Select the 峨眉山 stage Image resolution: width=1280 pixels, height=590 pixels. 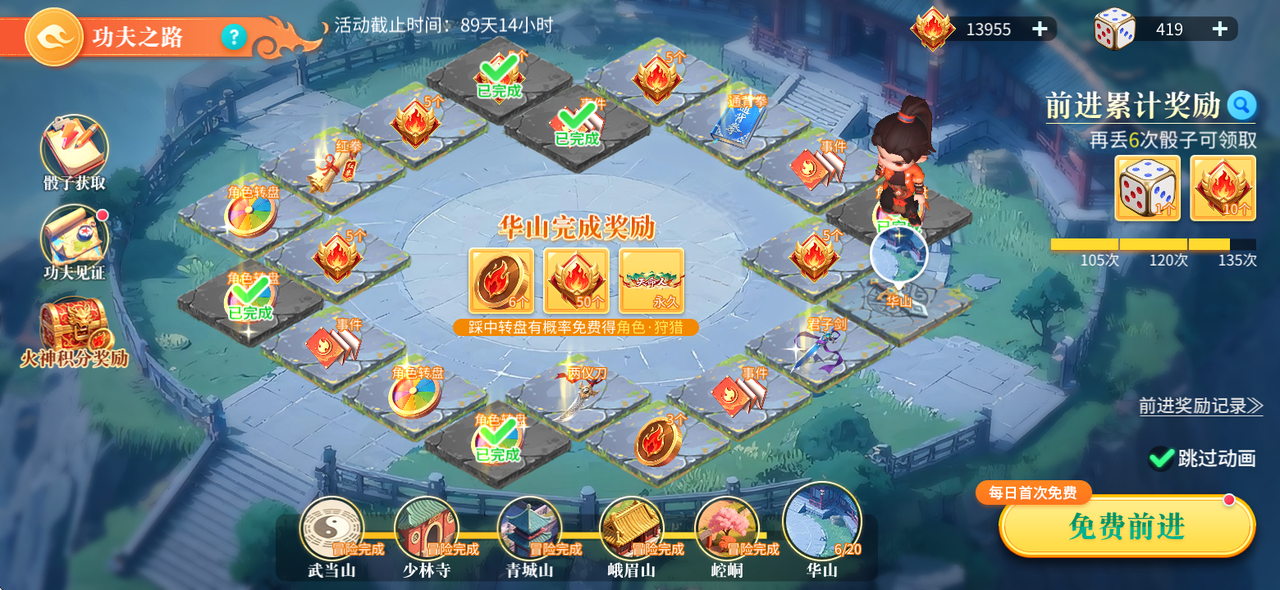(631, 530)
